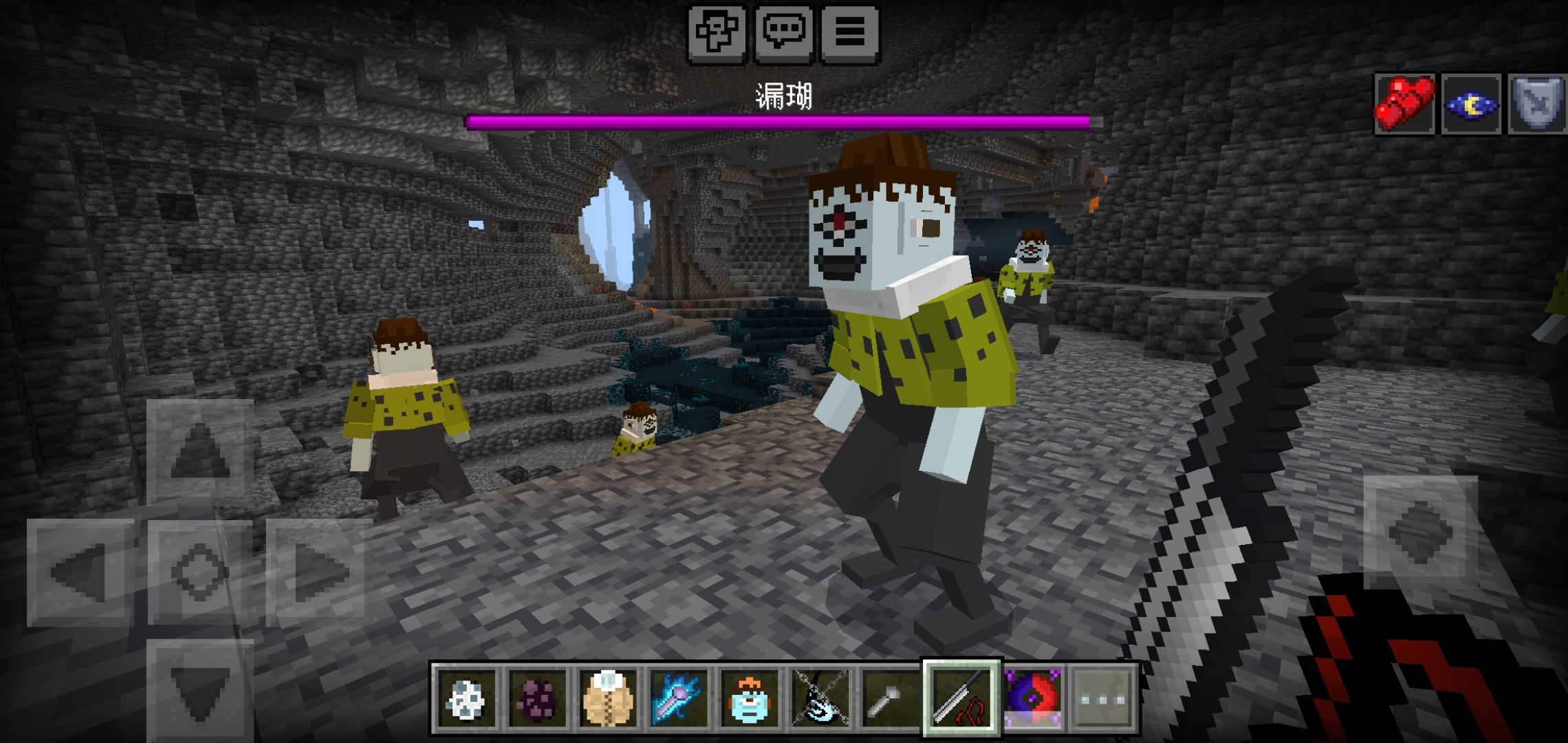Select the silver blade with red markings
Viewport: 1568px width, 743px height.
coord(961,698)
